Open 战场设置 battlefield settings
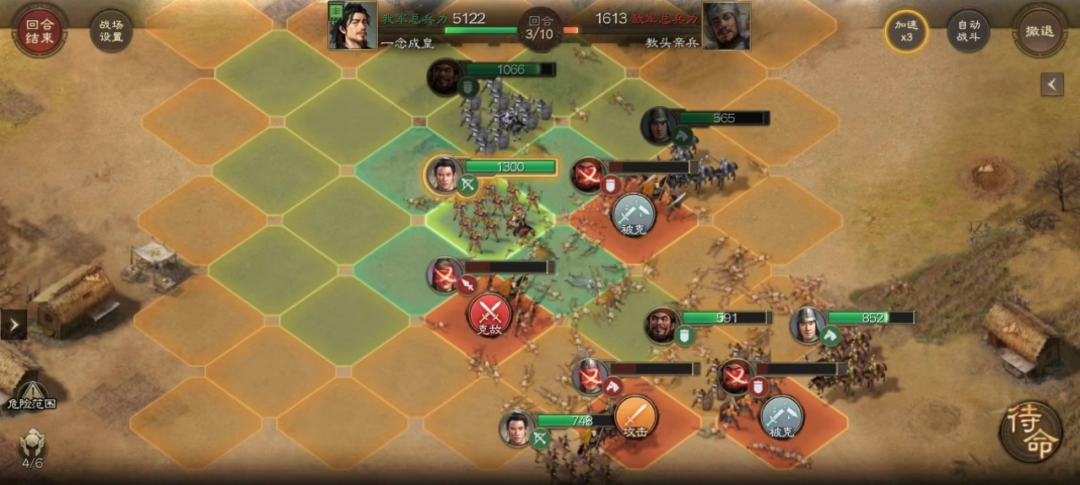Viewport: 1080px width, 485px height. pyautogui.click(x=110, y=32)
